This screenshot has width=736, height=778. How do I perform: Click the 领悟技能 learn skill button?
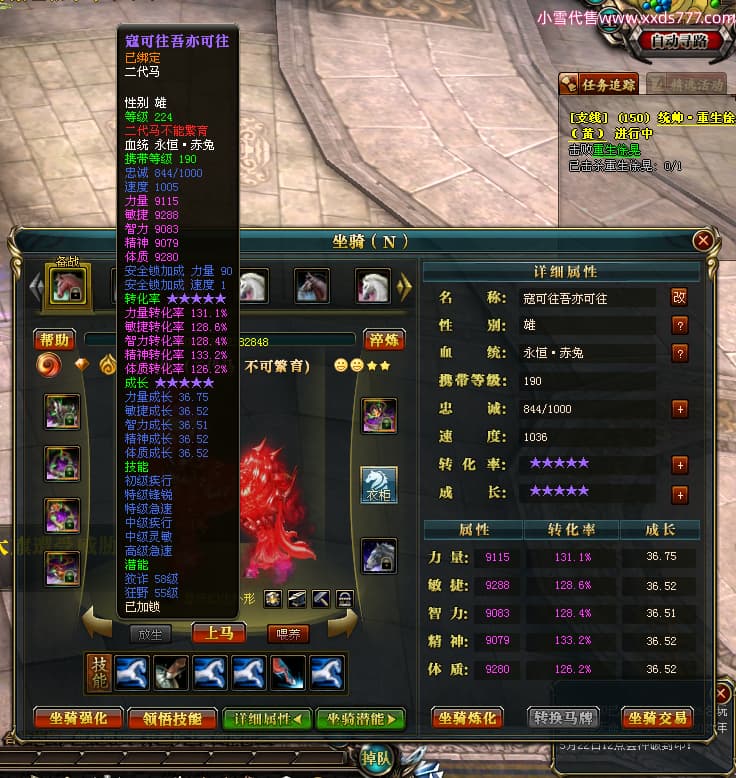pos(172,718)
